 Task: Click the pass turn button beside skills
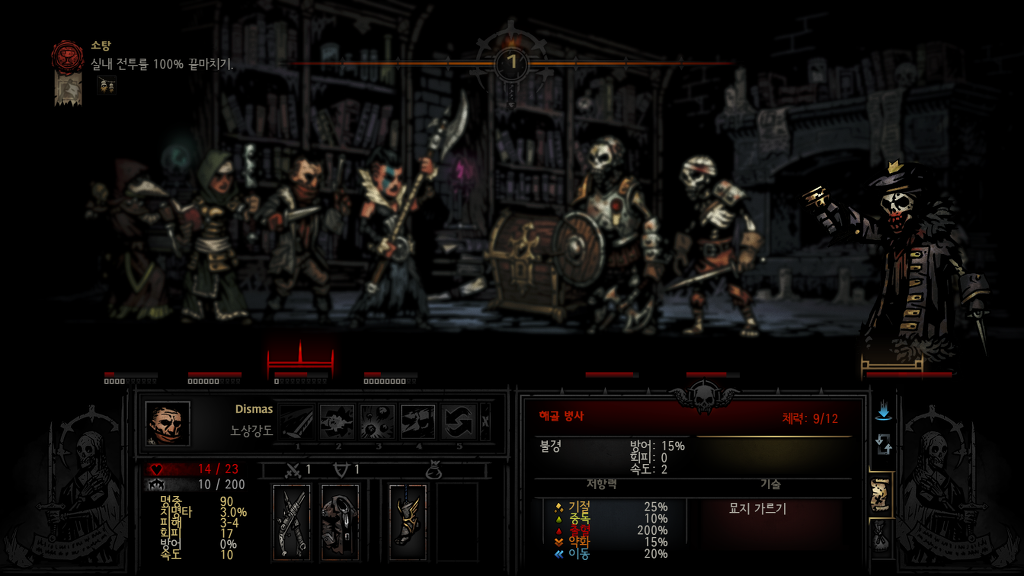click(x=486, y=421)
